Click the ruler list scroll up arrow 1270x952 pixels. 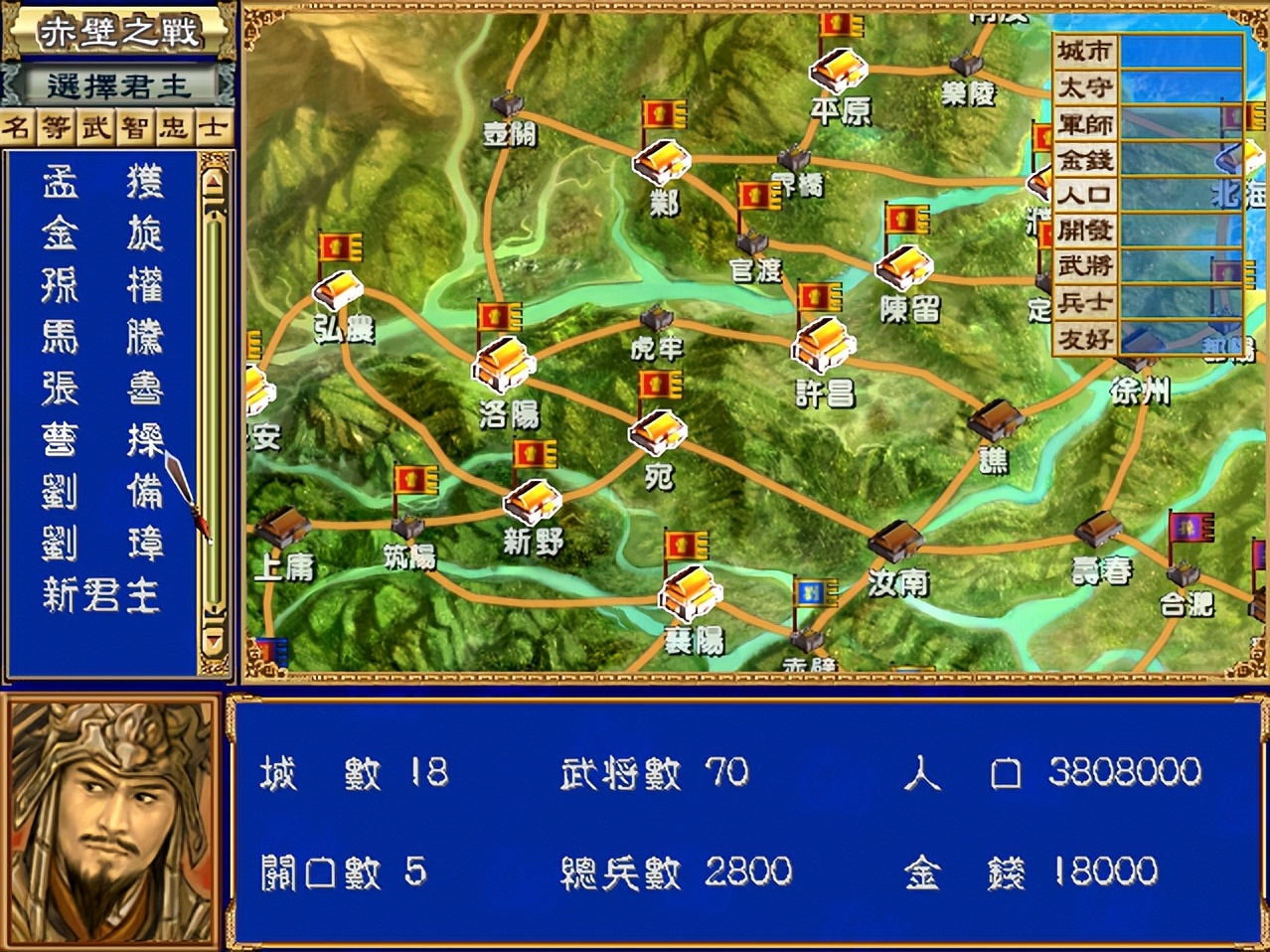click(x=214, y=180)
